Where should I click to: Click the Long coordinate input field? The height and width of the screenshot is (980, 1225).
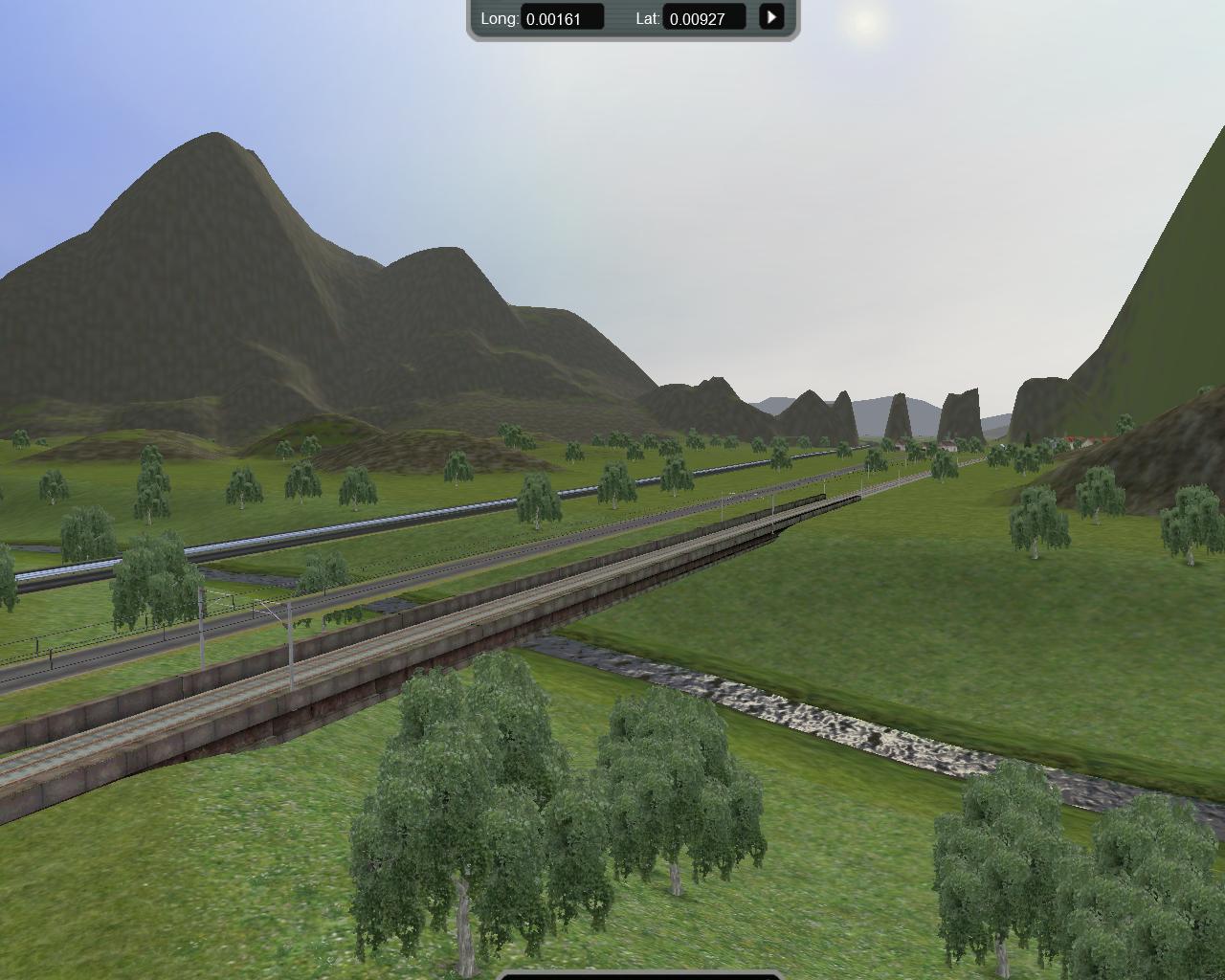coord(562,18)
